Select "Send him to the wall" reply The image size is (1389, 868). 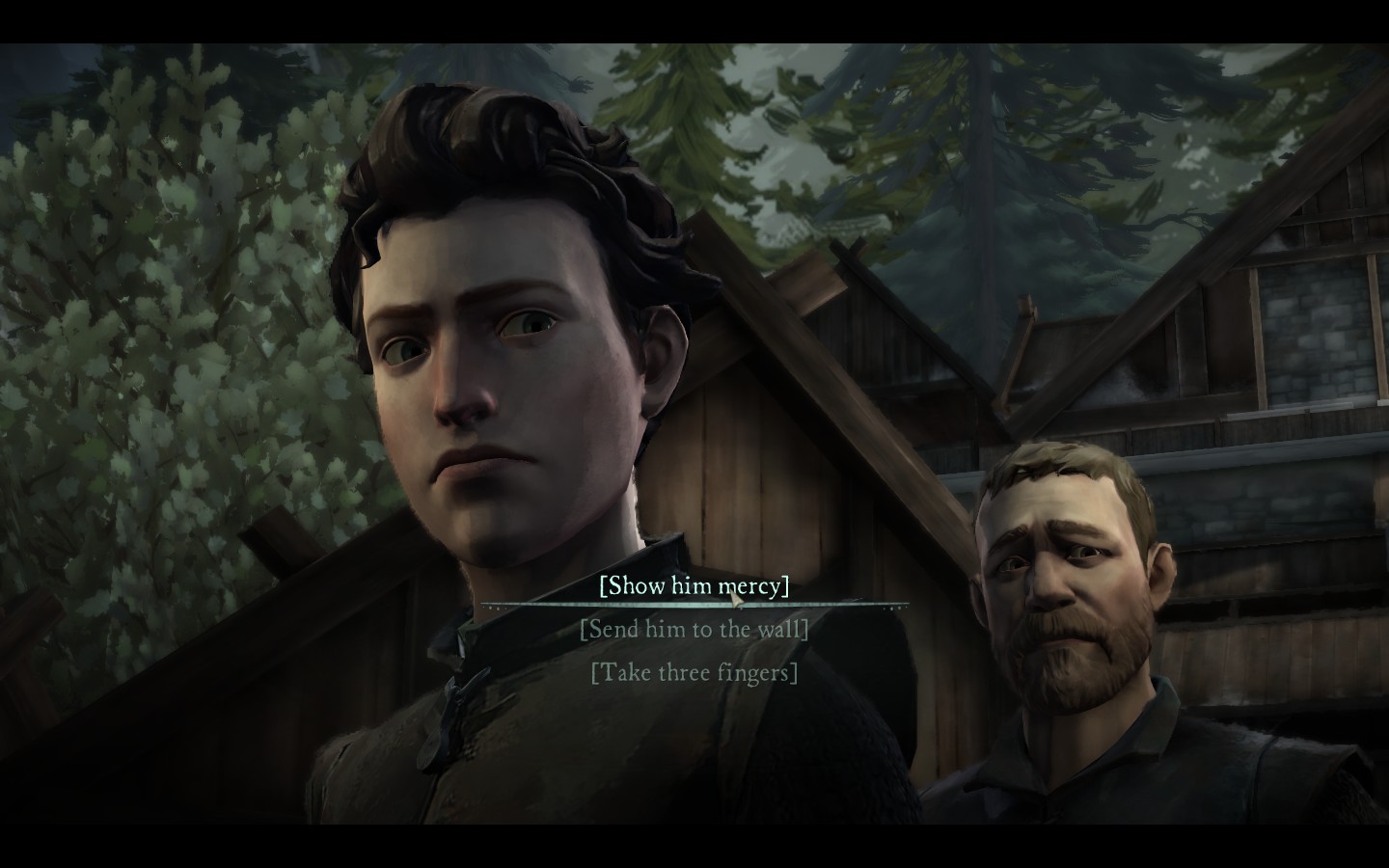click(694, 629)
